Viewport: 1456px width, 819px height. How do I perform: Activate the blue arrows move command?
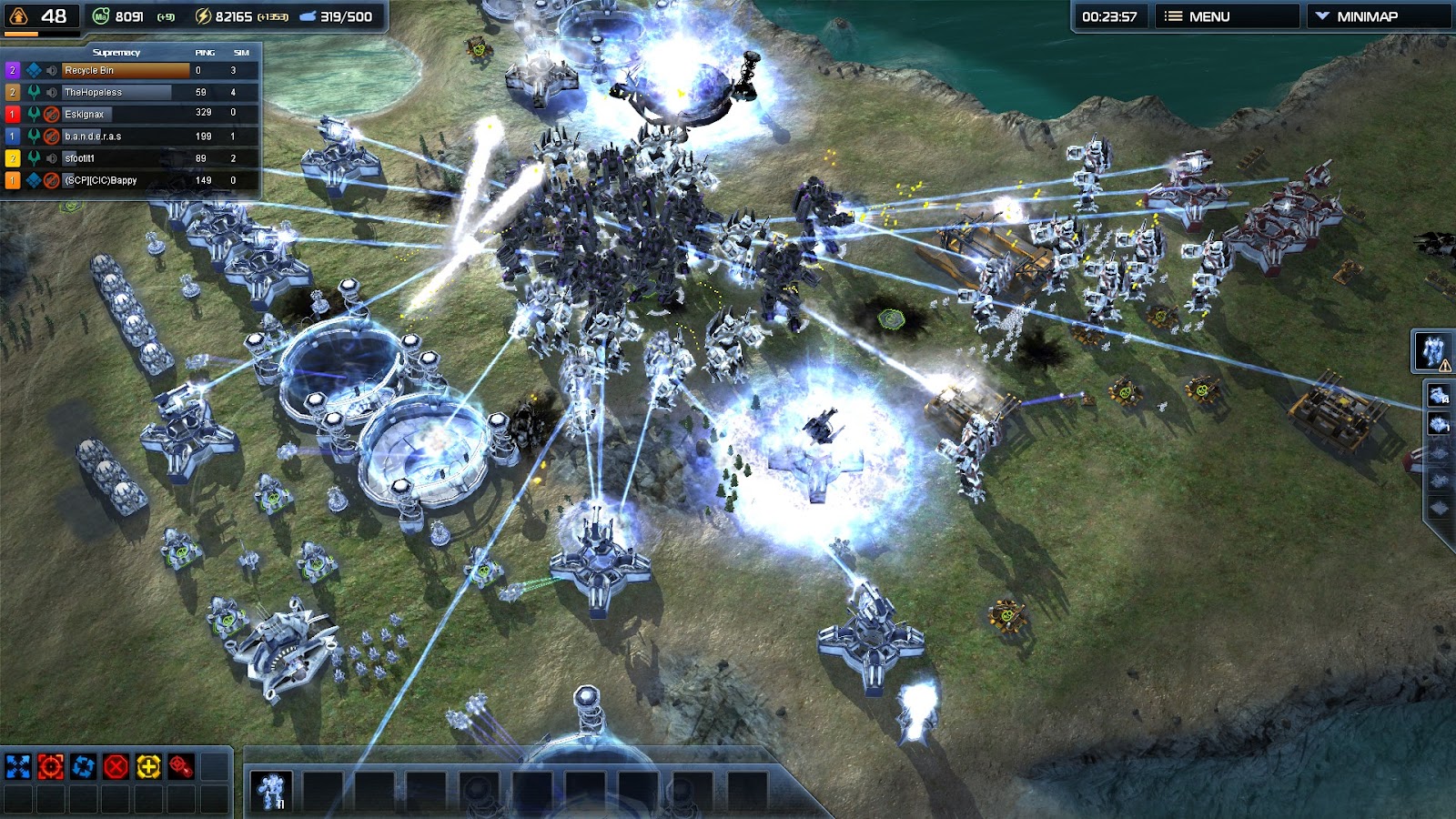(x=18, y=766)
